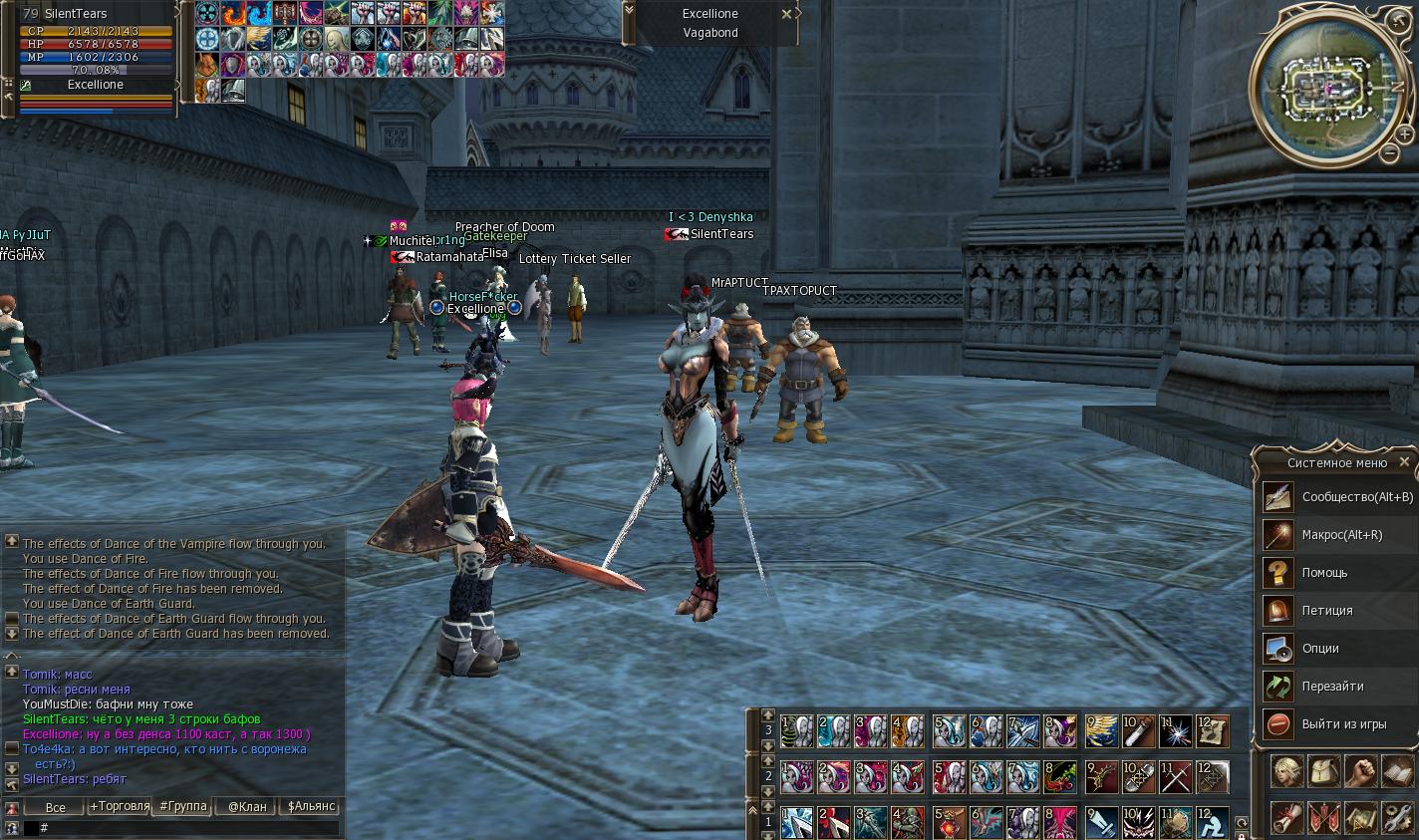Close the Excellione target window
Viewport: 1419px width, 840px height.
tap(786, 14)
